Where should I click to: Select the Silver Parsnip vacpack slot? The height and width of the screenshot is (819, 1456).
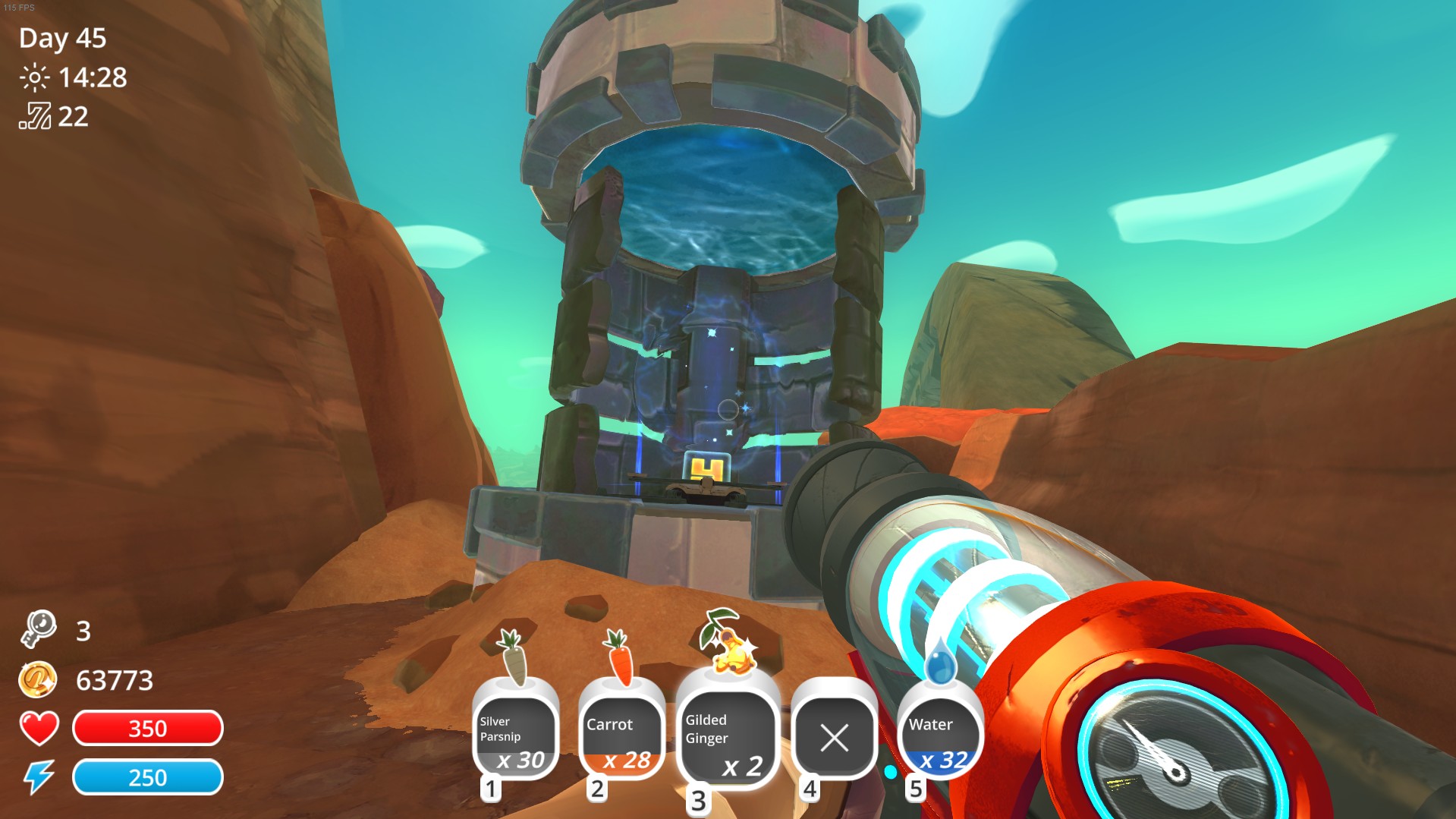tap(516, 737)
